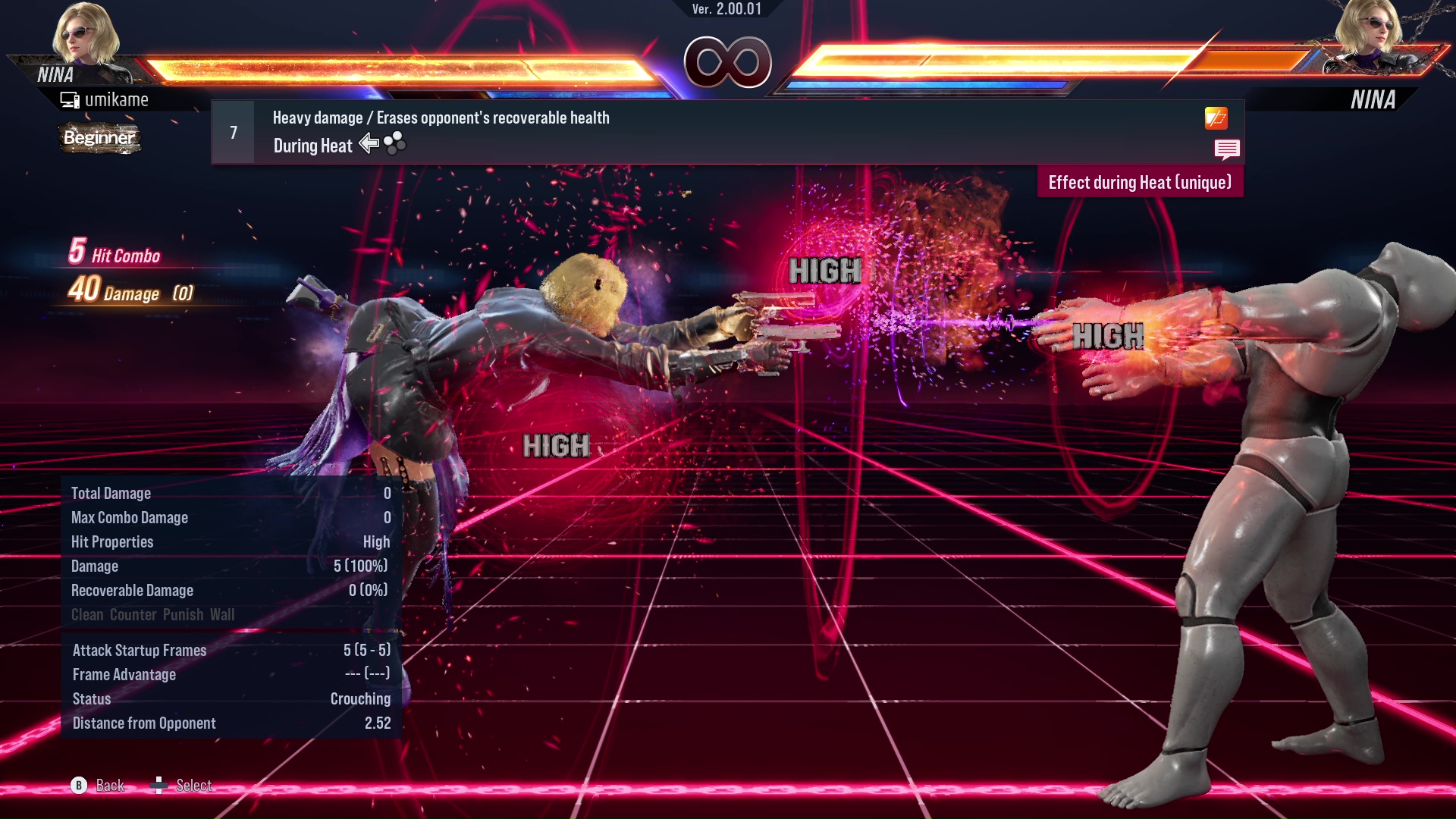Image resolution: width=1456 pixels, height=819 pixels.
Task: Open the comment speech bubble icon
Action: coord(1227,149)
